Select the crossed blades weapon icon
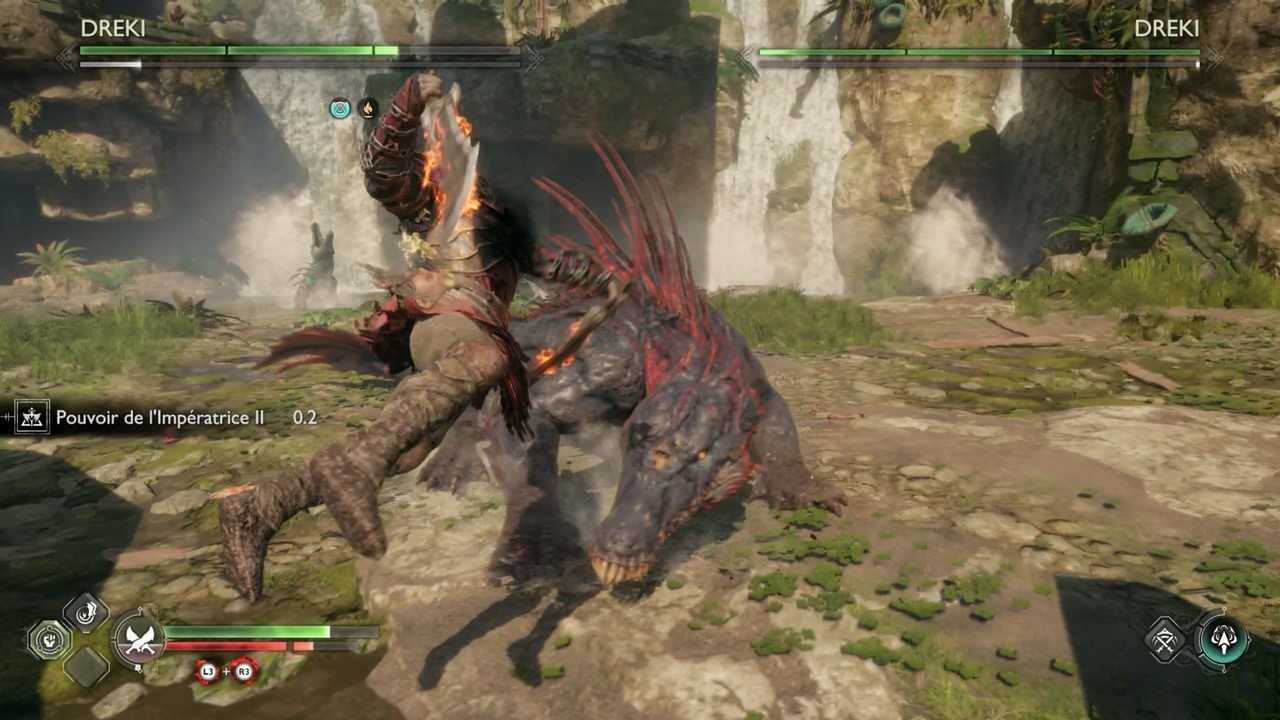The image size is (1280, 720). point(139,640)
